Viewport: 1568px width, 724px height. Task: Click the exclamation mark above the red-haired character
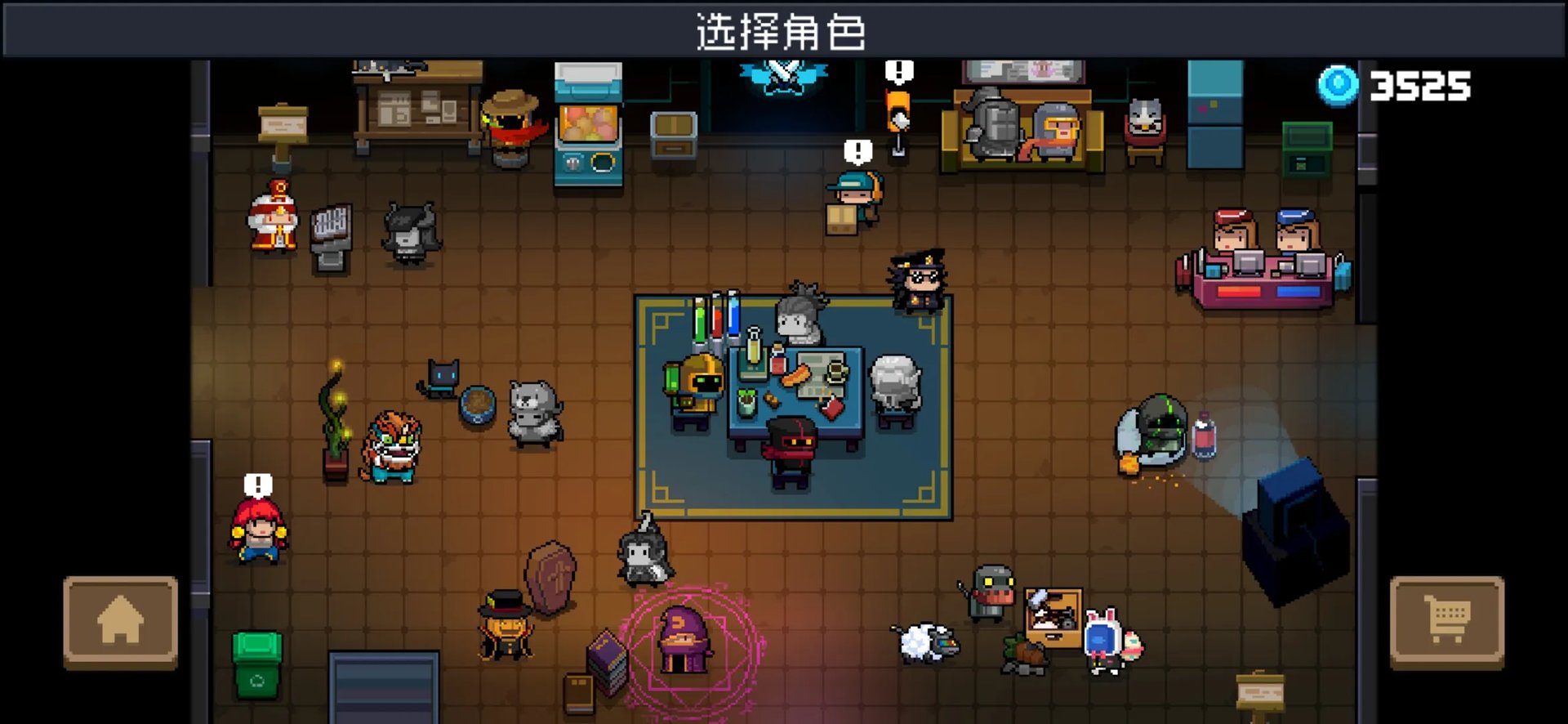click(258, 482)
